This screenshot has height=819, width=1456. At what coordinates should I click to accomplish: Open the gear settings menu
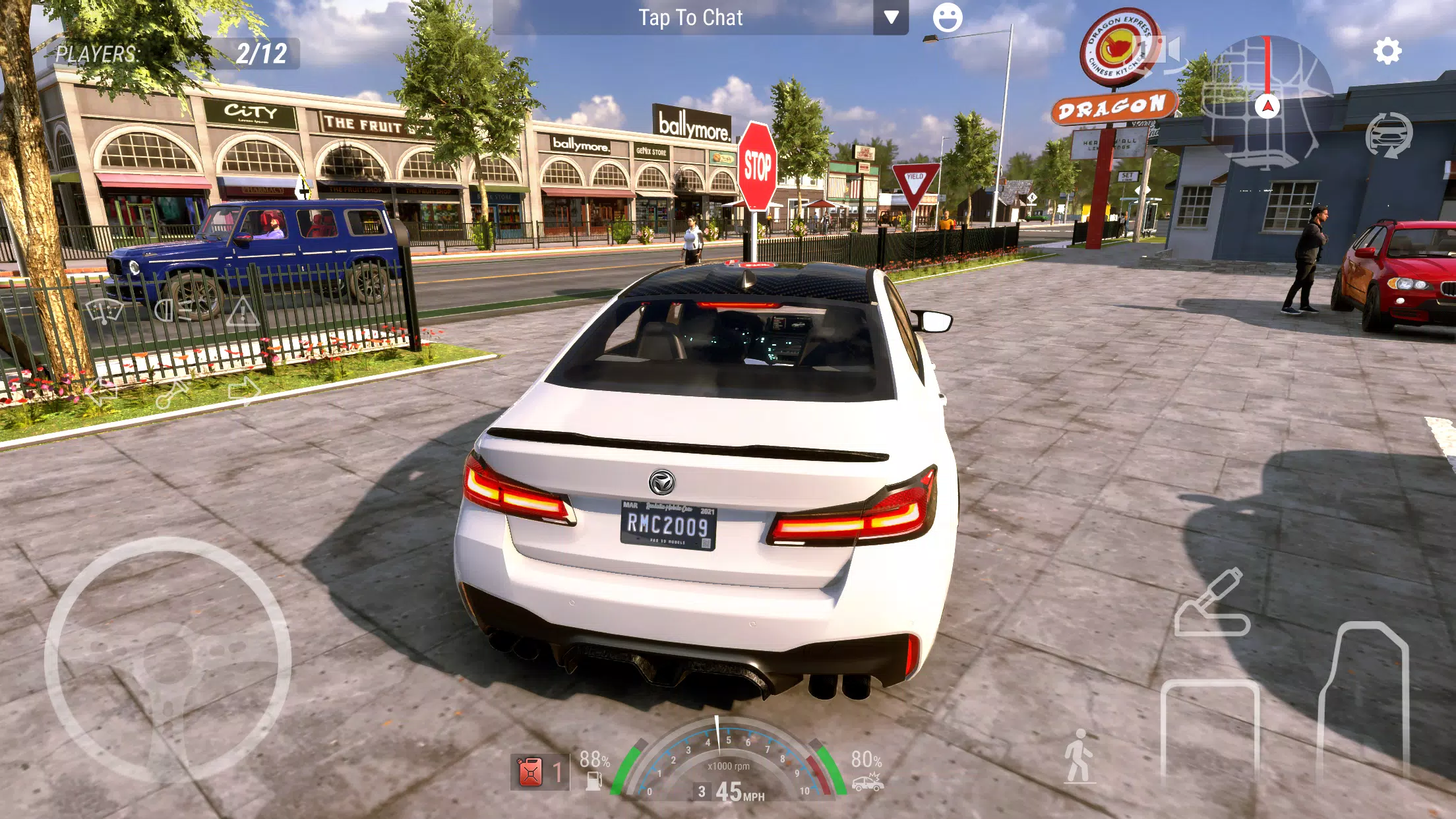coord(1387,51)
